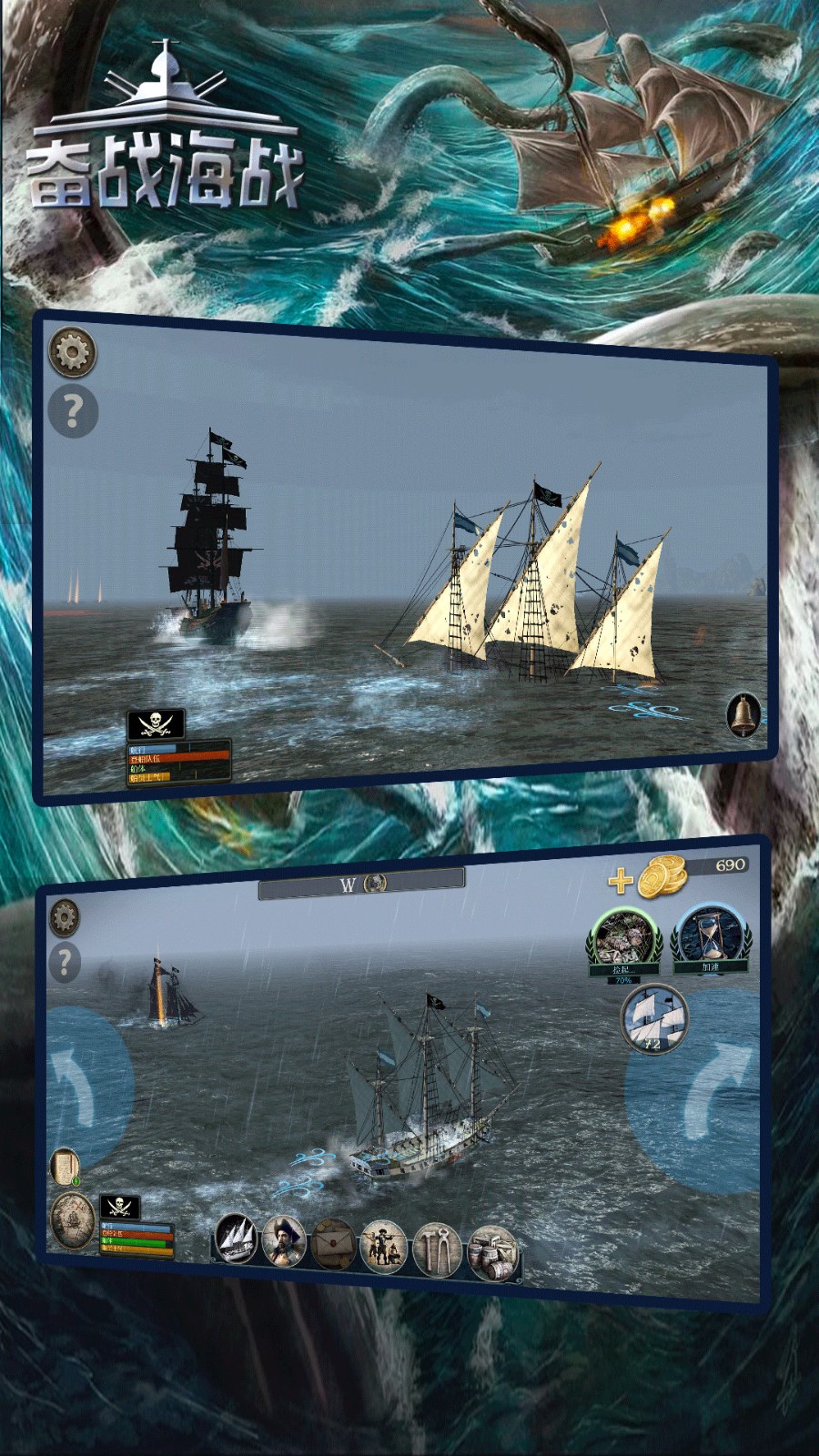Open the fleet sailing ship icon
The height and width of the screenshot is (1456, 819).
pos(236,1239)
